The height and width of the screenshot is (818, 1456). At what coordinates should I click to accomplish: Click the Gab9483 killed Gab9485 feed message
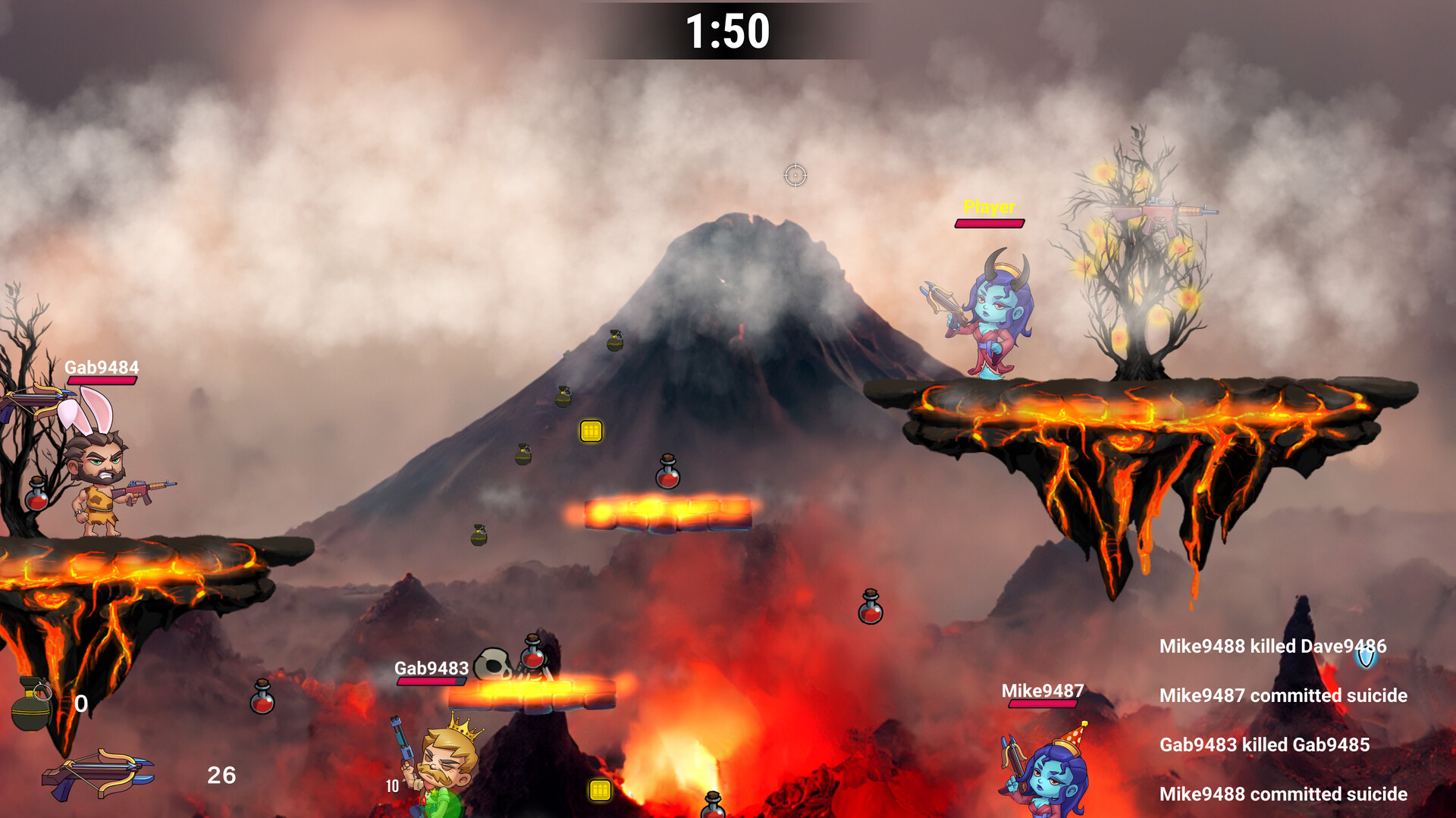(x=1265, y=745)
